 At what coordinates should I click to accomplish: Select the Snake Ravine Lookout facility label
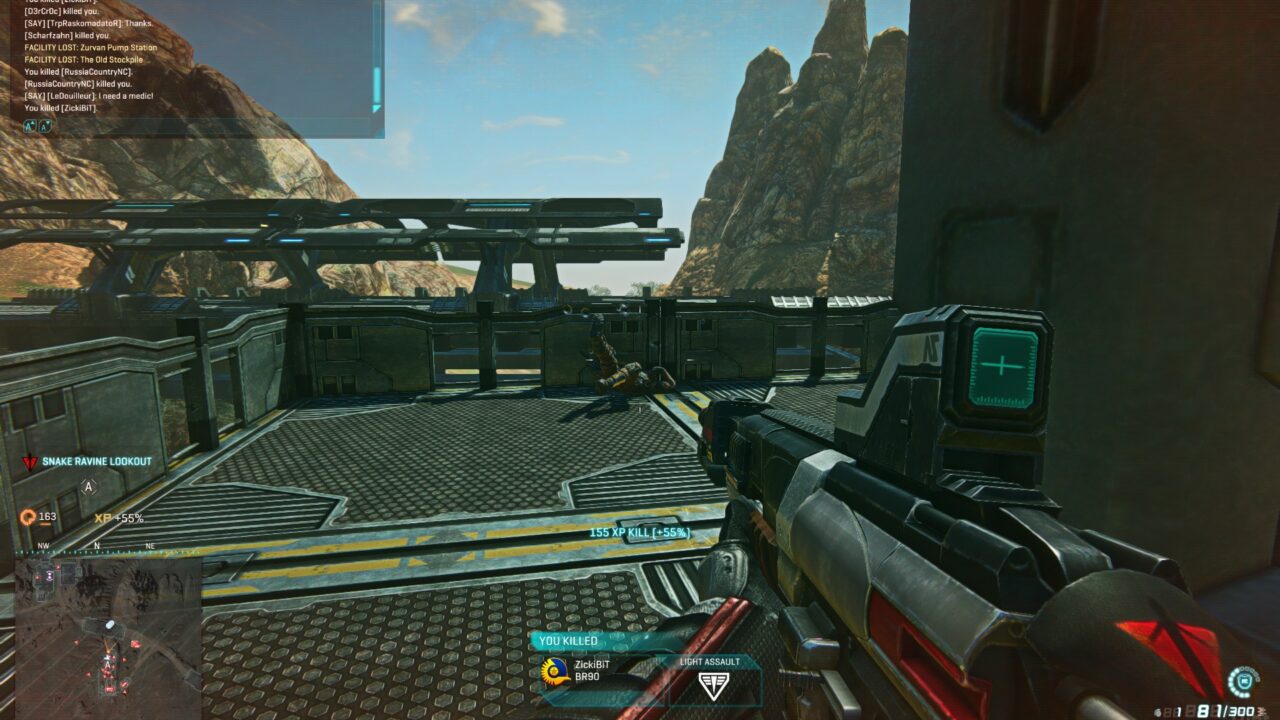point(97,462)
